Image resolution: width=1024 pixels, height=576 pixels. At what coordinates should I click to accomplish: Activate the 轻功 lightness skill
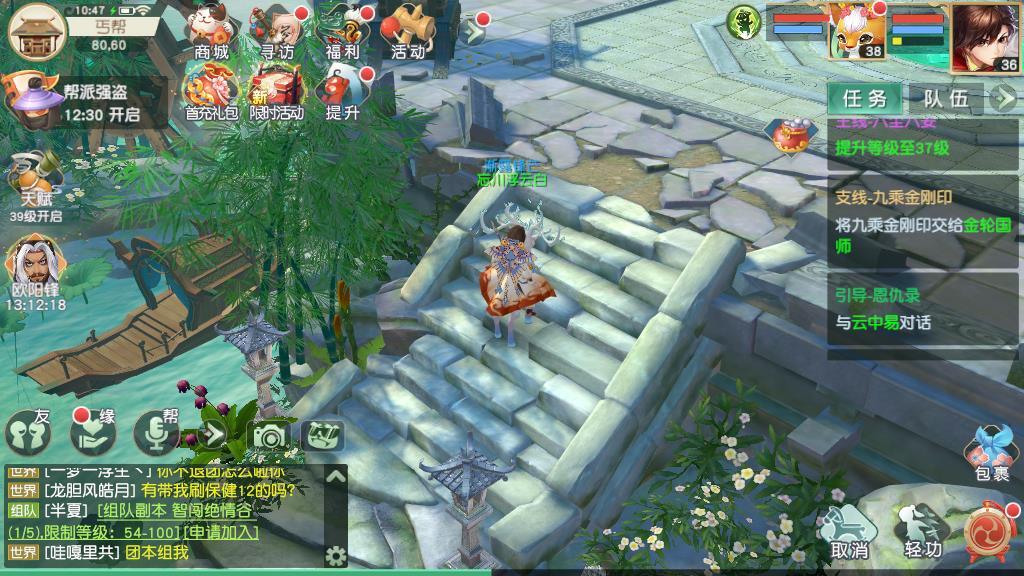point(922,530)
